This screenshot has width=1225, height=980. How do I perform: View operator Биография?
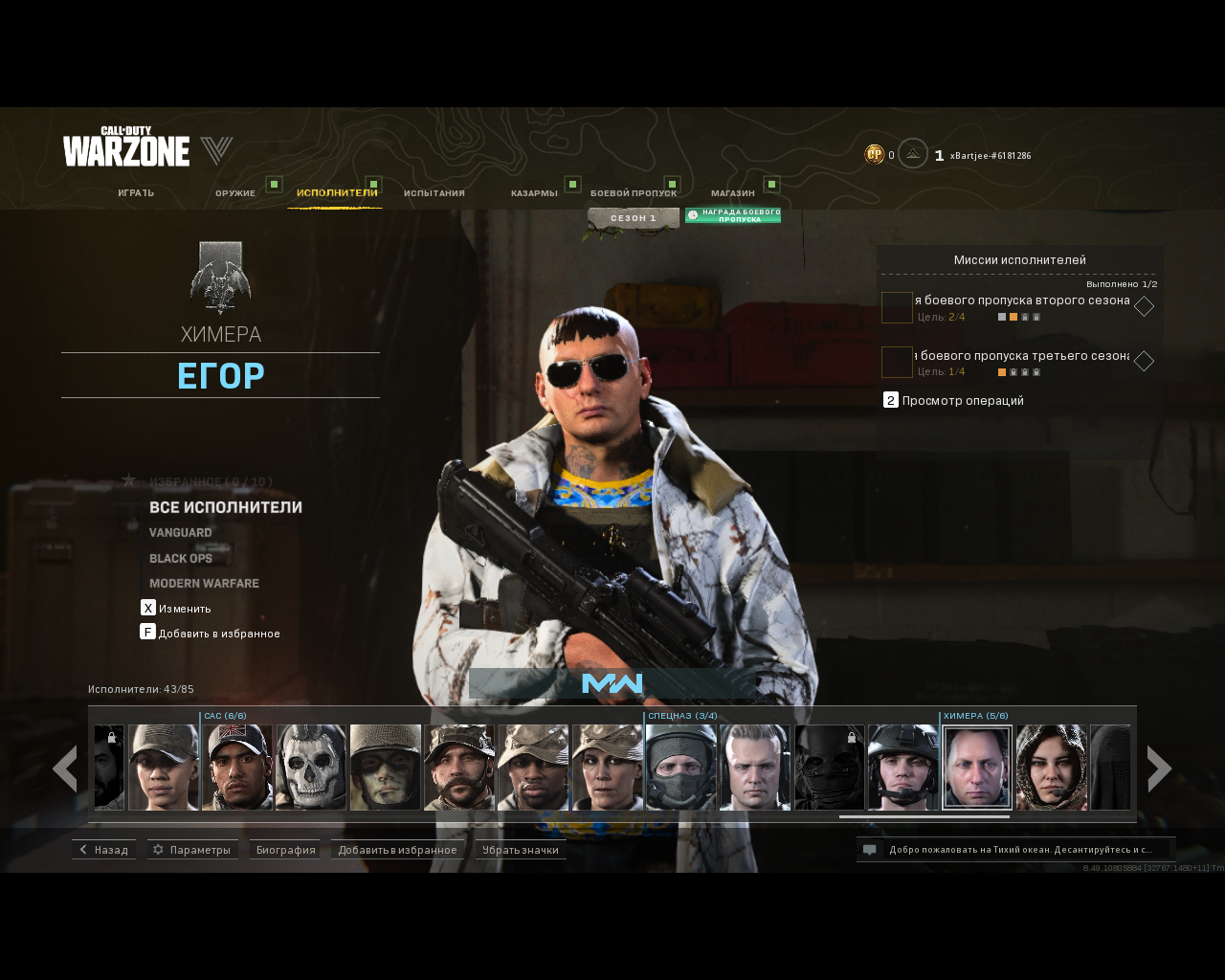pos(285,850)
